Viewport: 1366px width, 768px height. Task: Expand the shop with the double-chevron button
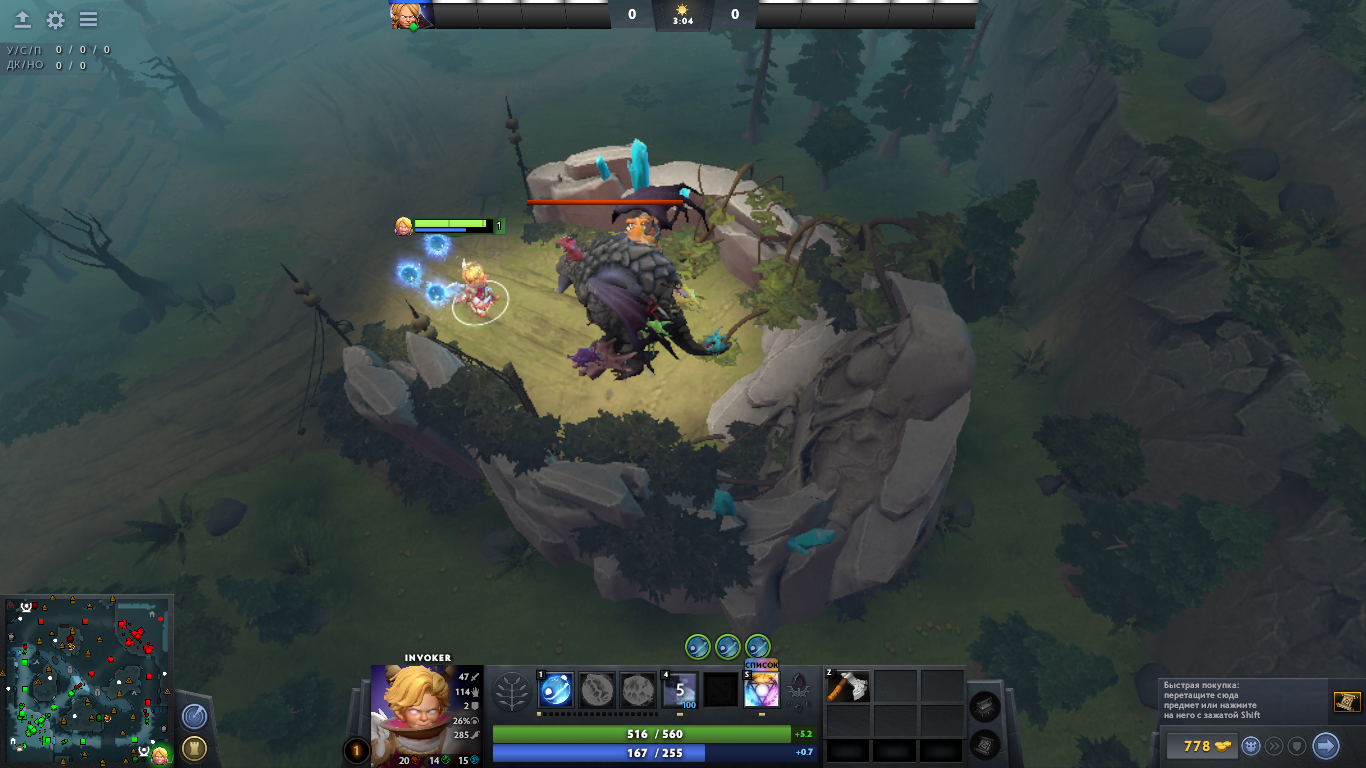pos(1275,746)
